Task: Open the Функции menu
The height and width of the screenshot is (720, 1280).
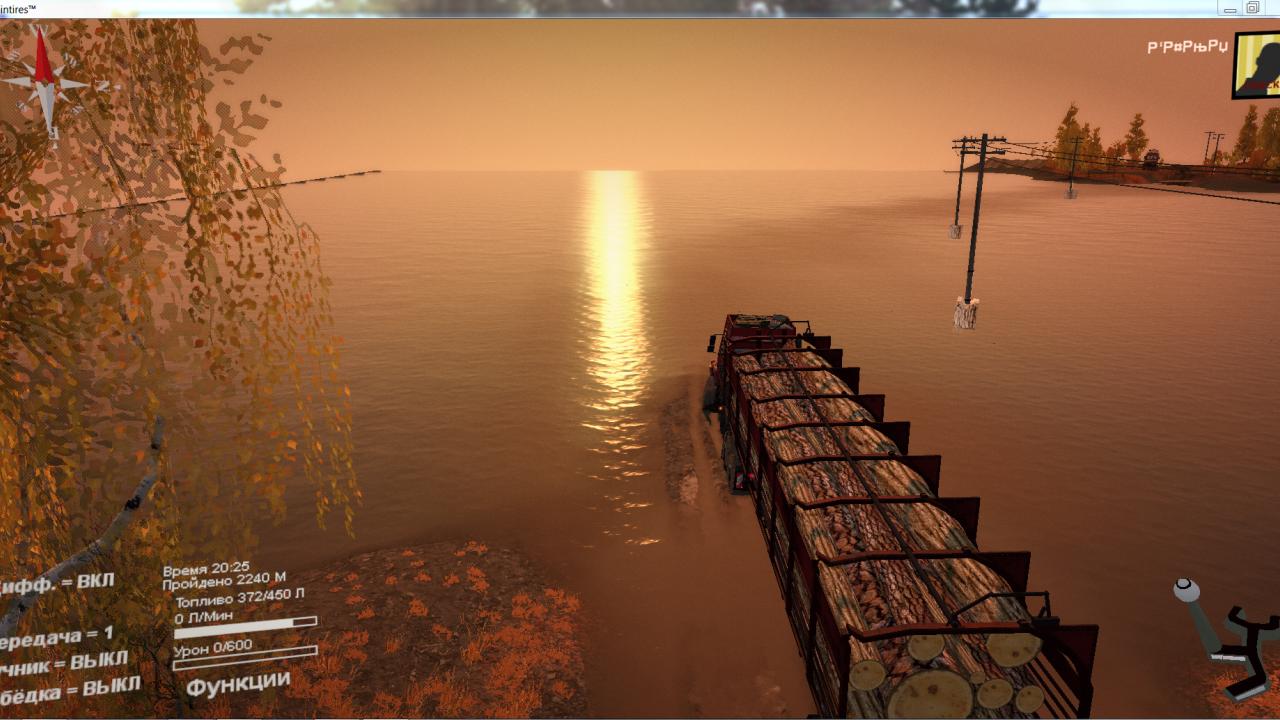Action: pos(238,686)
